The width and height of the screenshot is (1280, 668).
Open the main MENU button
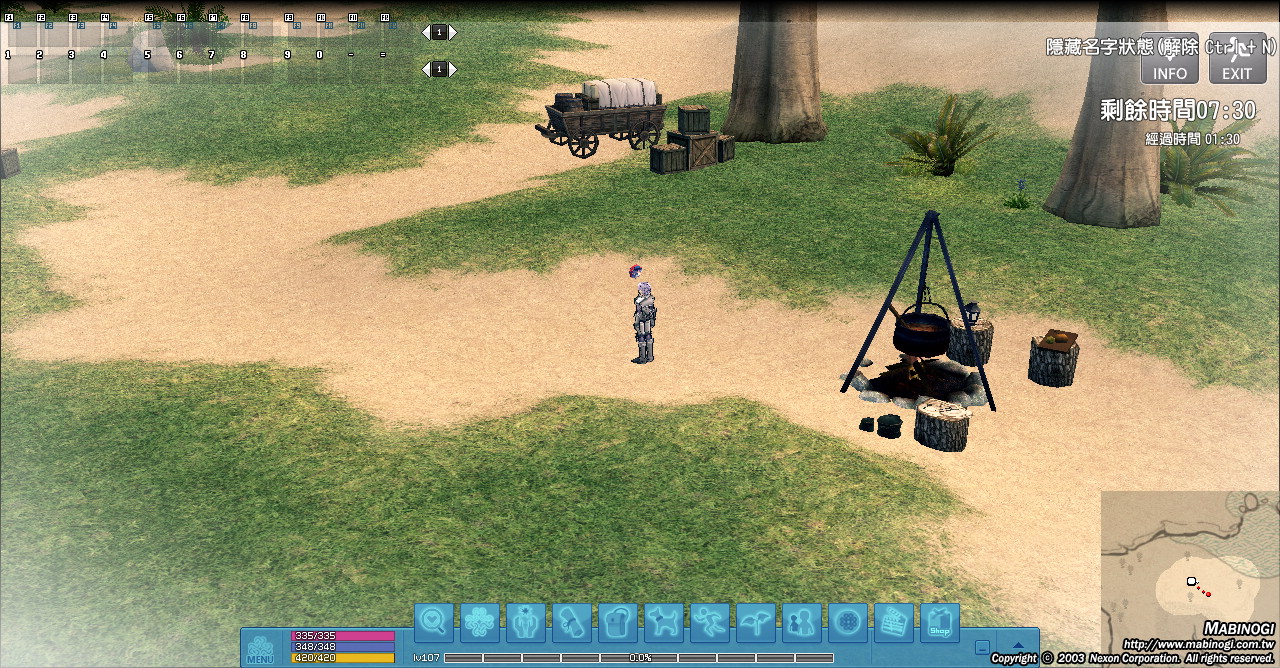tap(260, 648)
